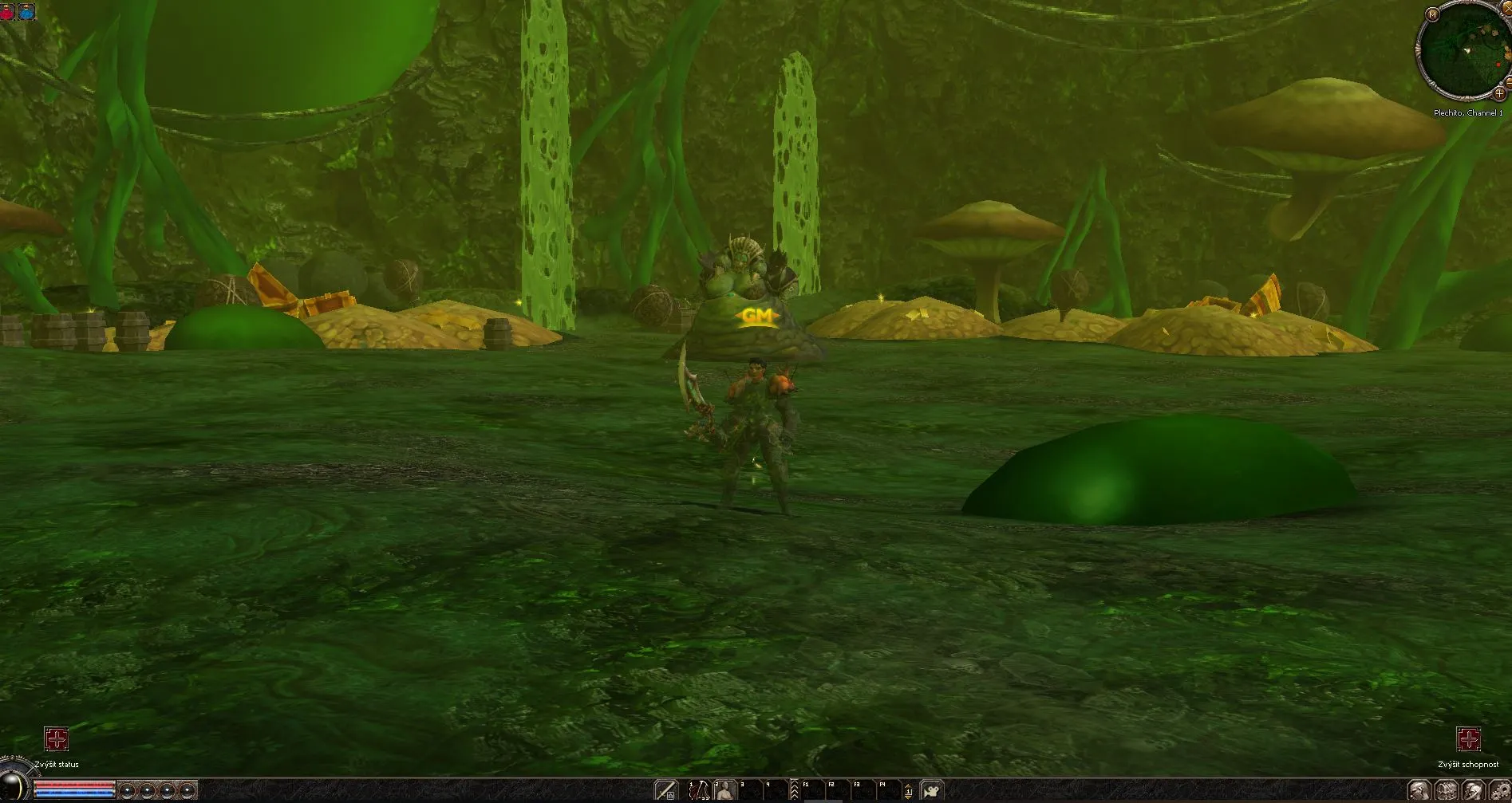
Task: Open the inventory chest icon
Action: 1446,791
